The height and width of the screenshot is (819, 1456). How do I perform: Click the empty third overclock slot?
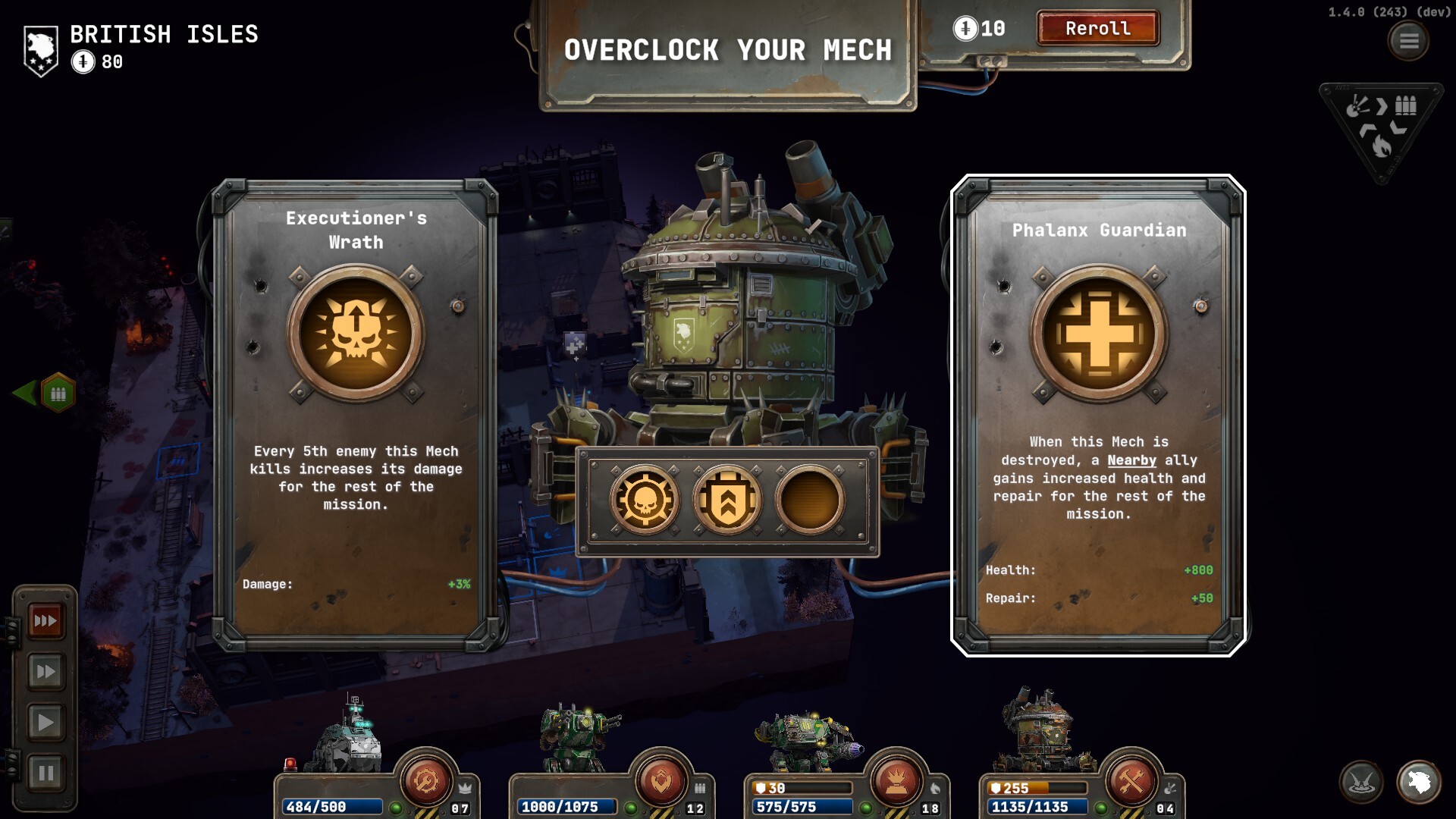point(809,500)
